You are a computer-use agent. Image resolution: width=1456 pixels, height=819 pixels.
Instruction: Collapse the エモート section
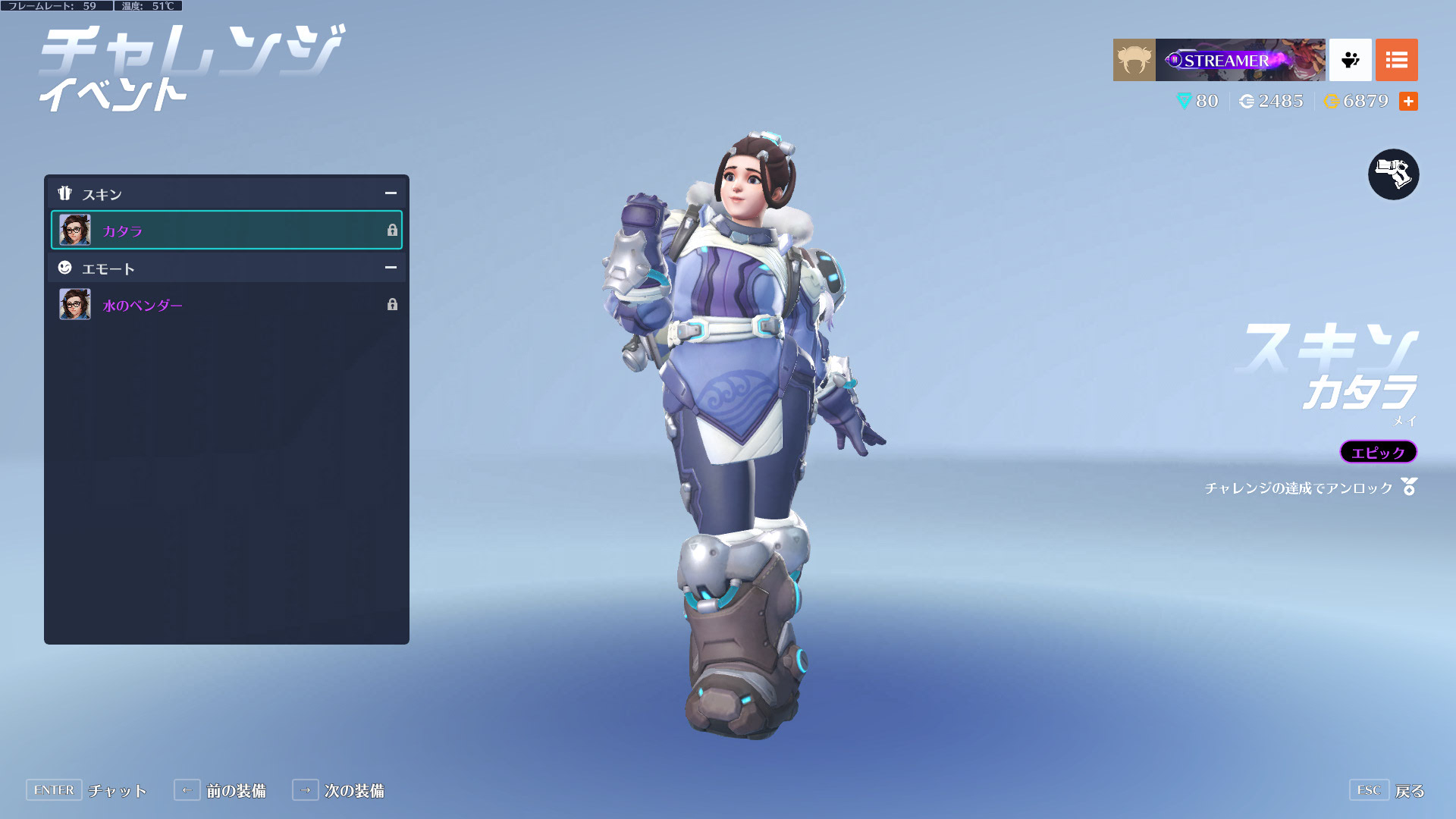pos(391,268)
